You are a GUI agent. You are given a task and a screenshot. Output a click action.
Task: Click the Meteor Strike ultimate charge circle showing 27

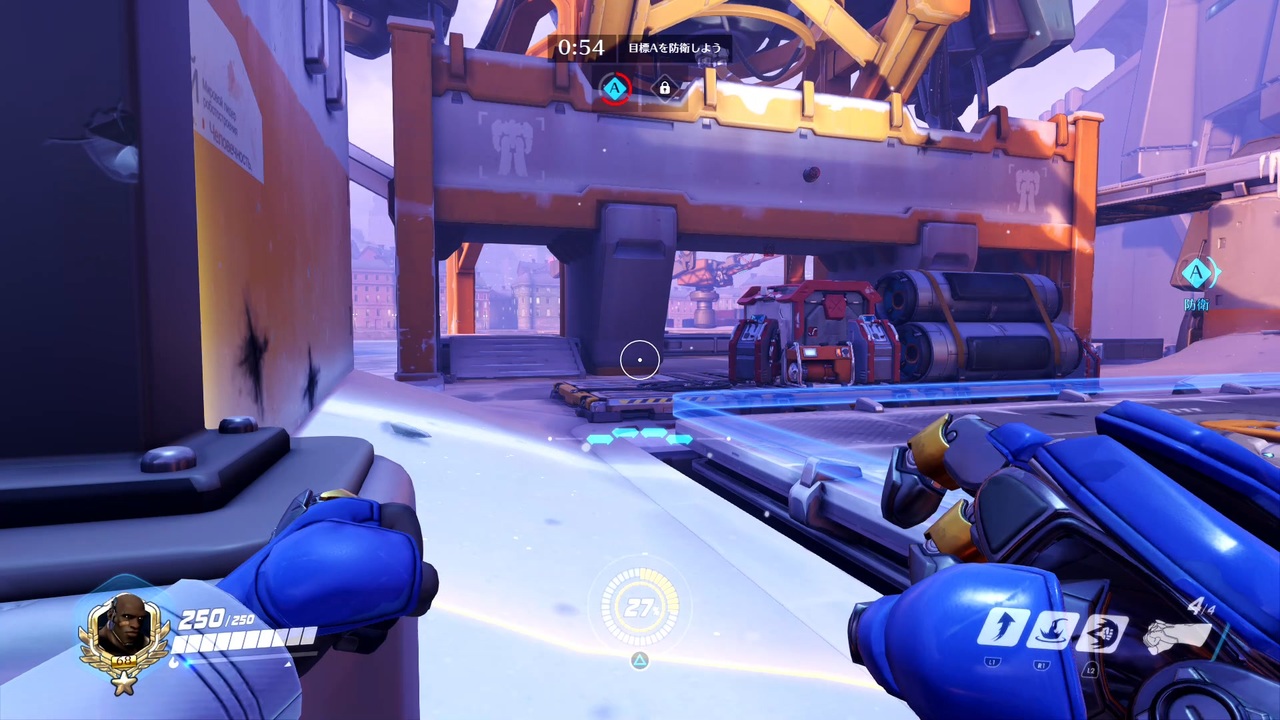tap(640, 607)
